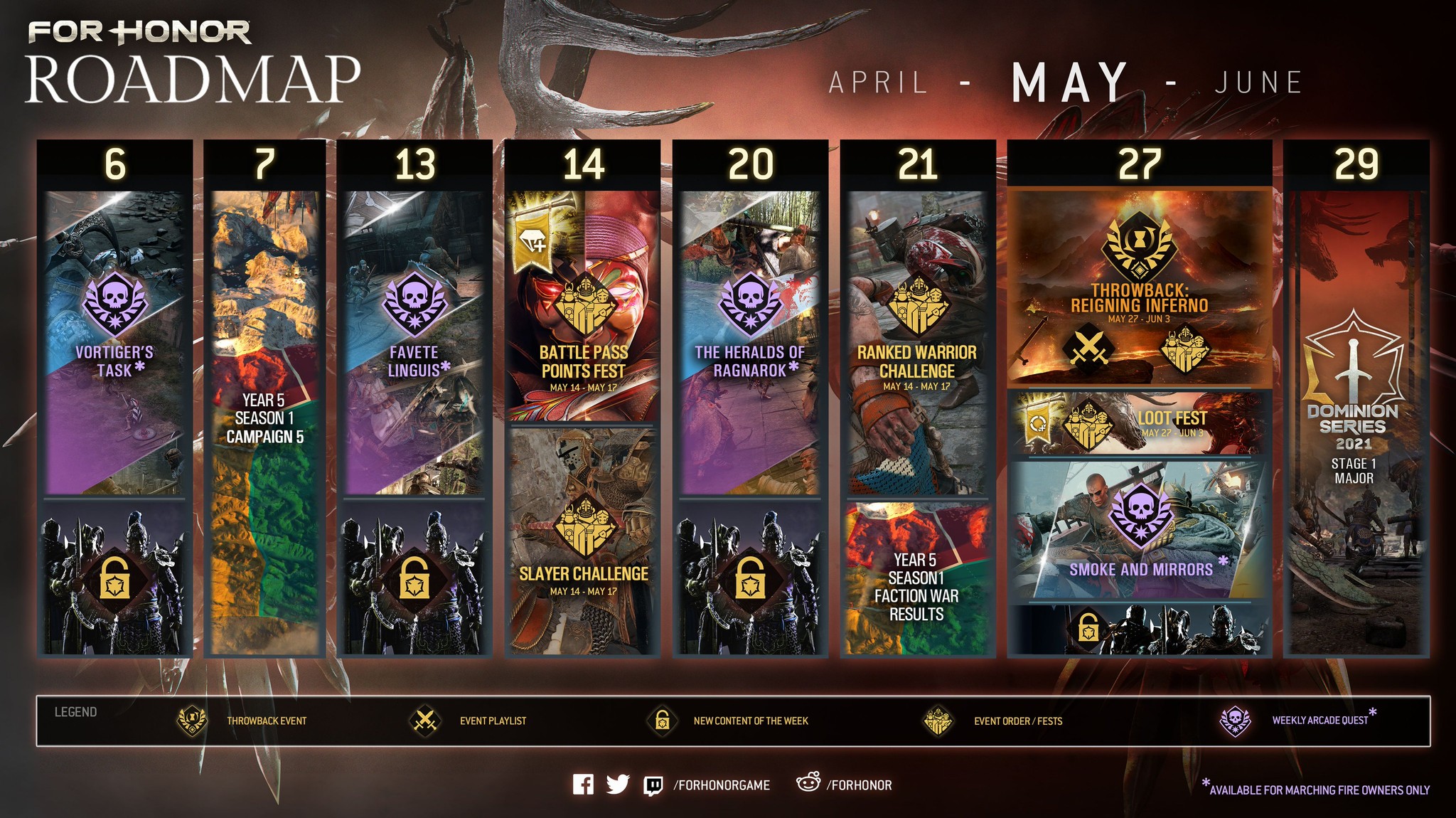
Task: Select the Ranked Warrior Challenge card
Action: [x=917, y=341]
